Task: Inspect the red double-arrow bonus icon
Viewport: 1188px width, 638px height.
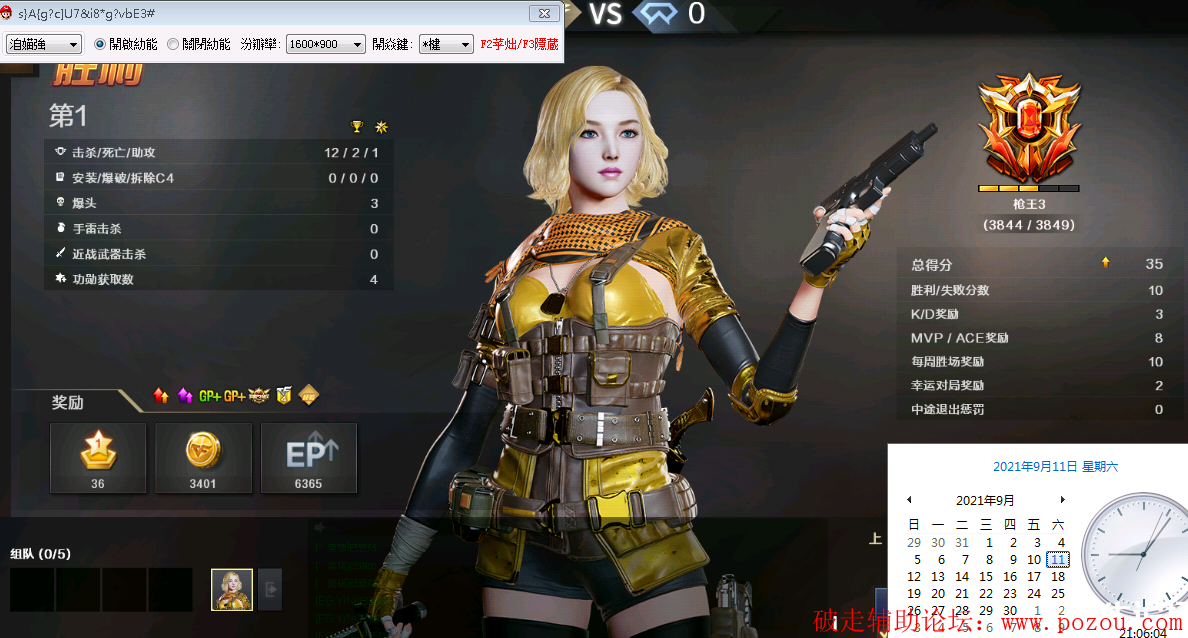Action: [161, 396]
